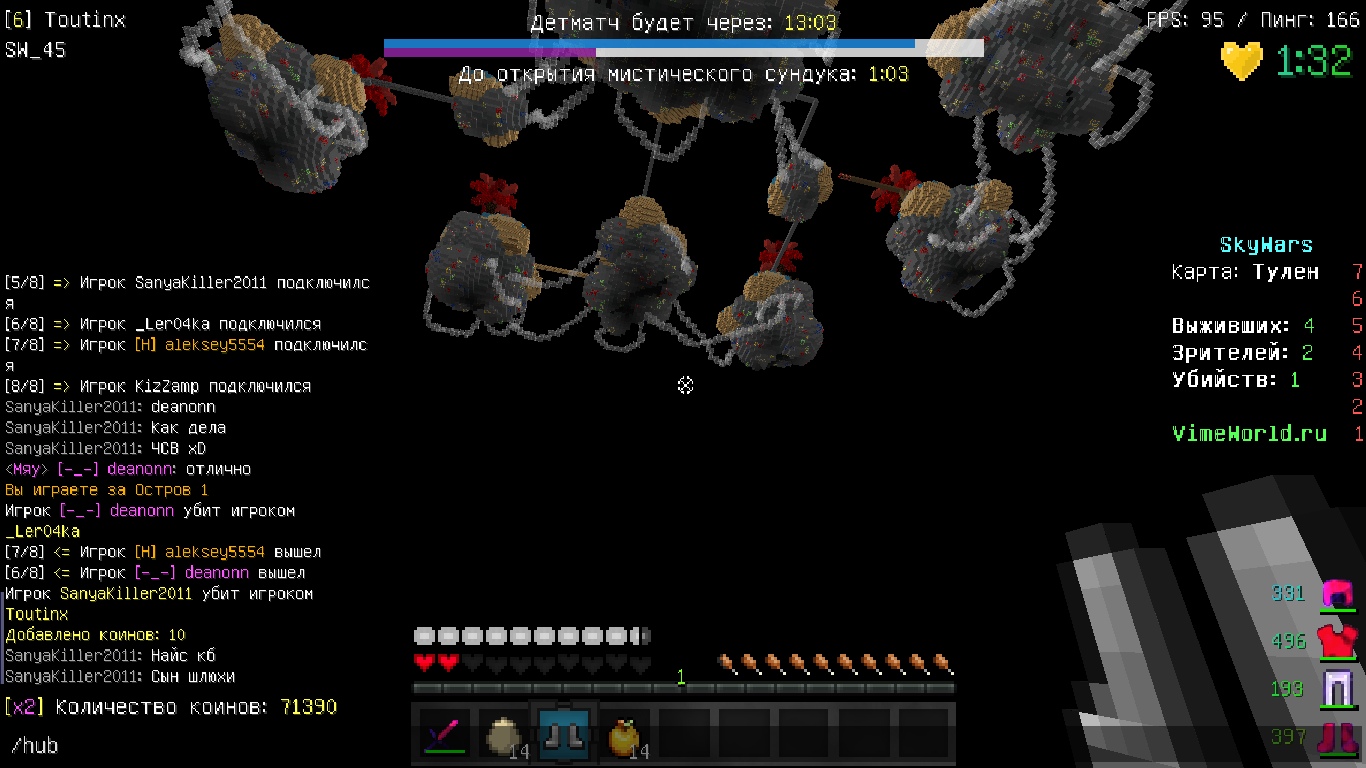This screenshot has width=1366, height=768.
Task: Click the pink helmet armor icon
Action: [x=1337, y=593]
